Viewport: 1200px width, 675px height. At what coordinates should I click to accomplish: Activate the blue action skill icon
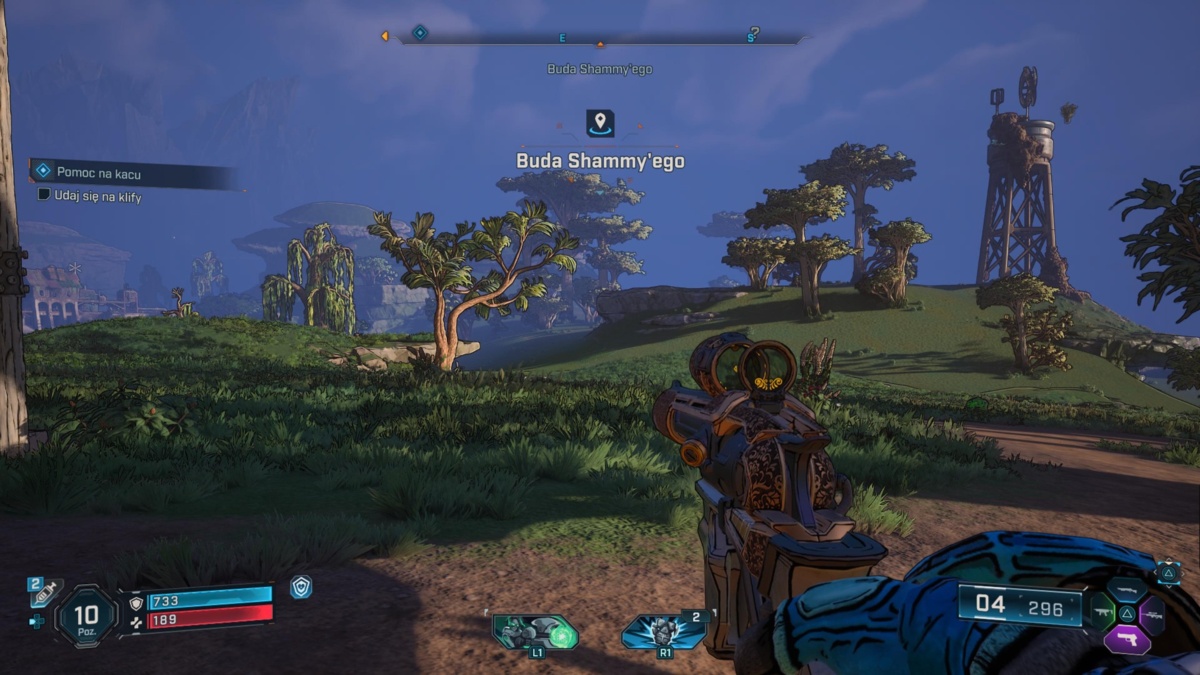coord(665,632)
